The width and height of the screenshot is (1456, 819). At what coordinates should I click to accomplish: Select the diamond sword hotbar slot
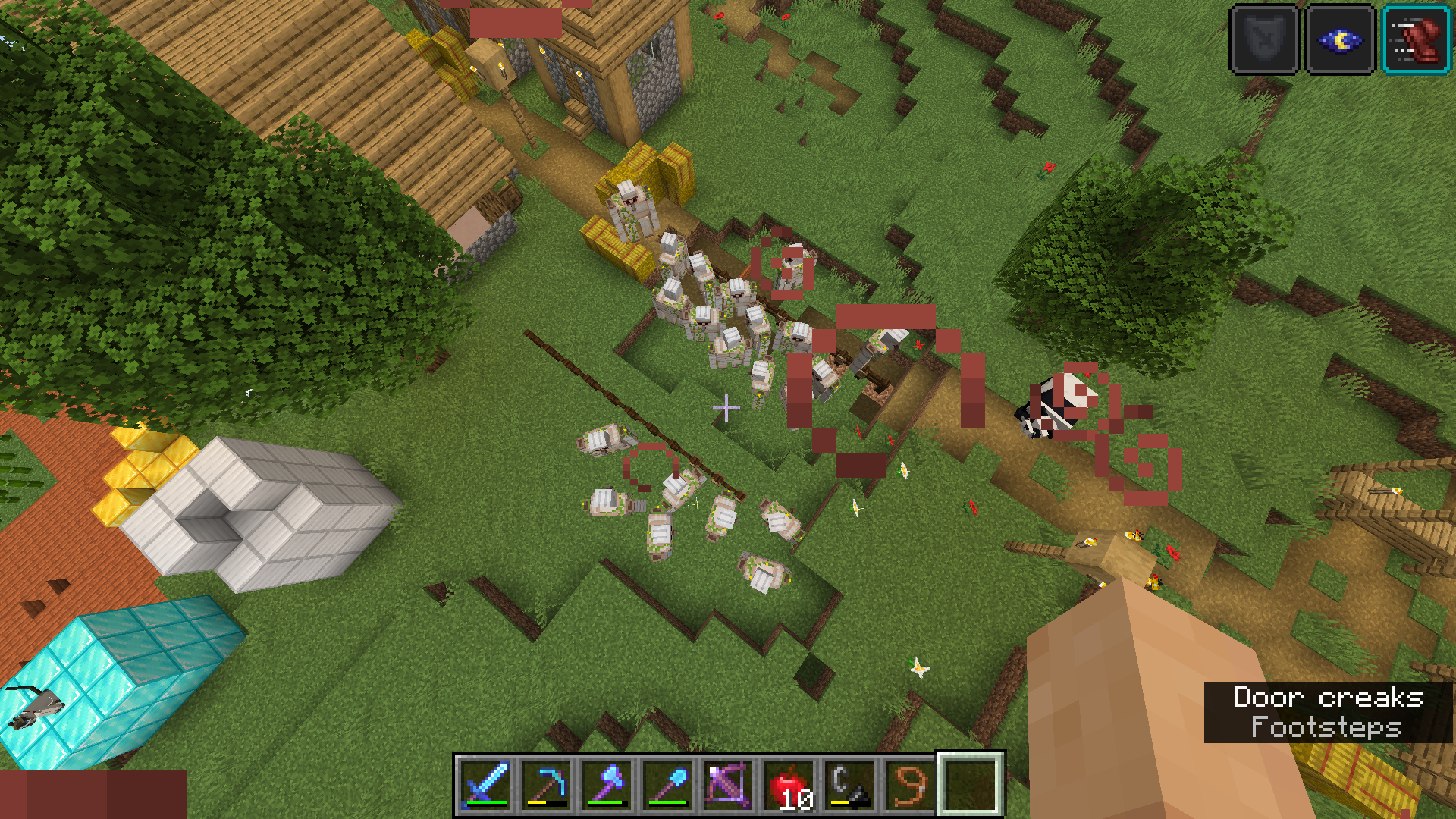tap(485, 785)
